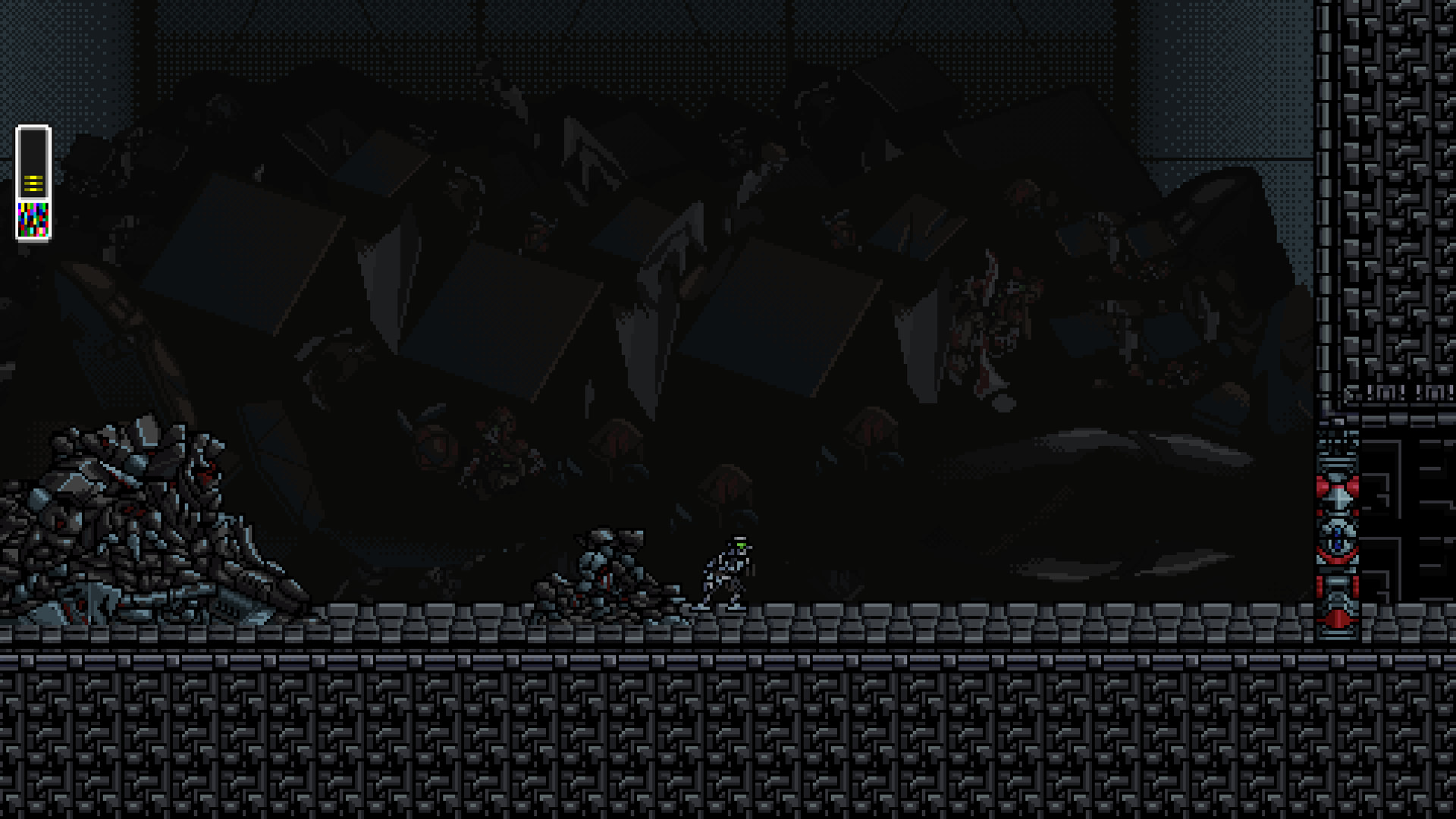1456x819 pixels.
Task: Click the colorful glitch icon below the gauge
Action: coord(33,220)
